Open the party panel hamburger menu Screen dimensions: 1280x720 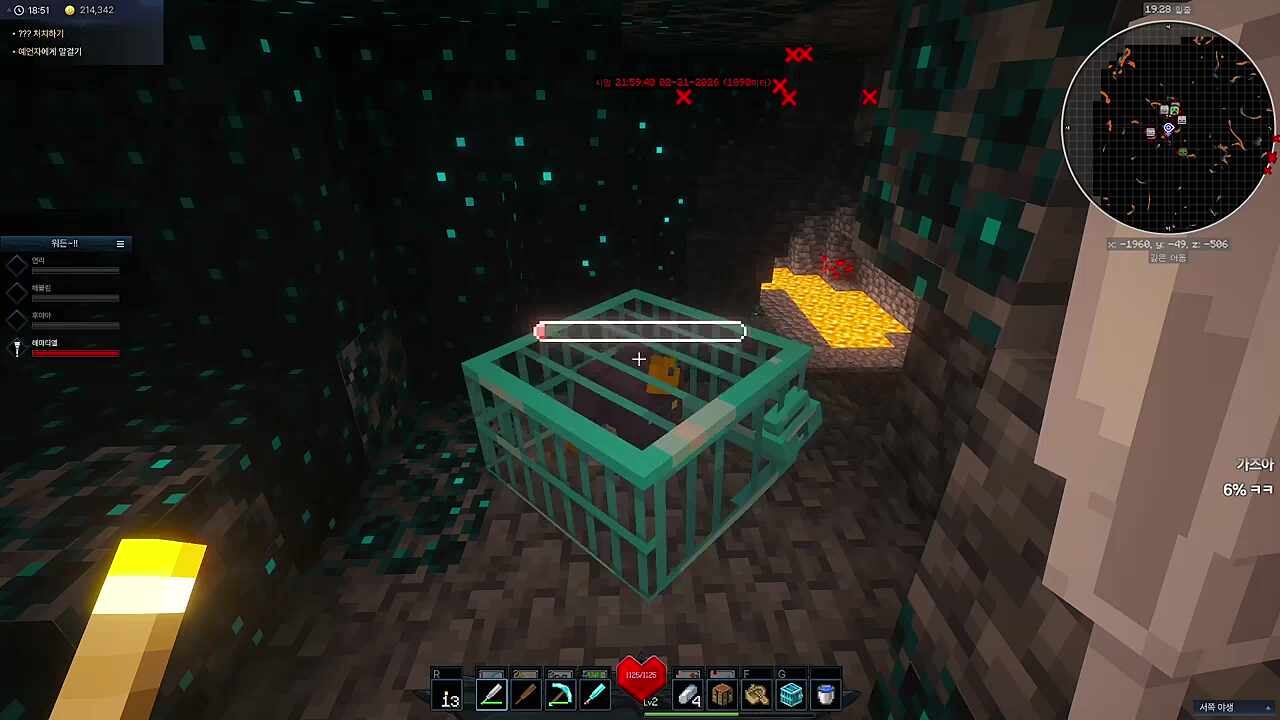(x=120, y=244)
